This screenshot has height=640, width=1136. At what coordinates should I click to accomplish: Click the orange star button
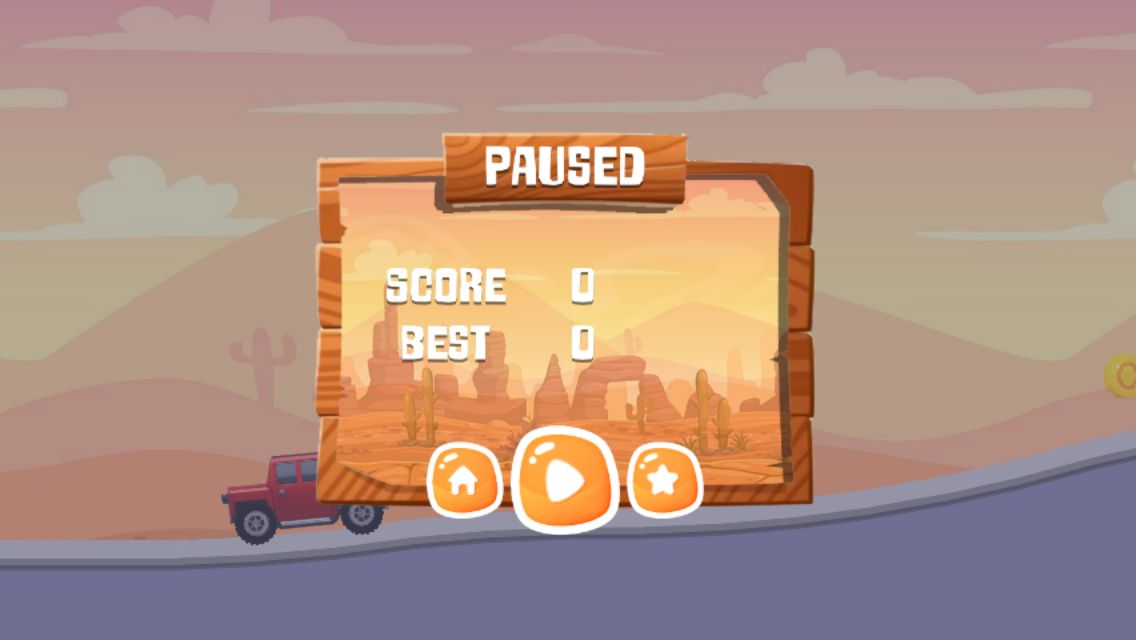pos(664,481)
